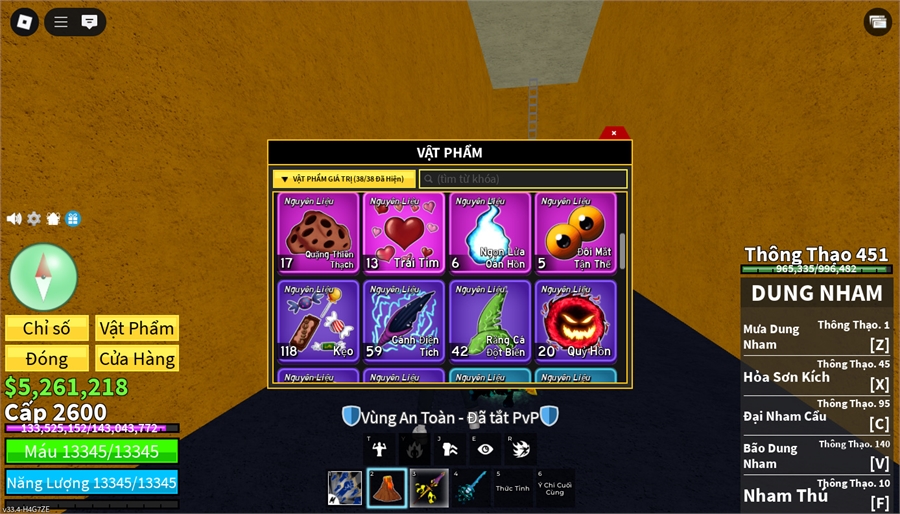Open the Chỉ số stats menu

(46, 328)
